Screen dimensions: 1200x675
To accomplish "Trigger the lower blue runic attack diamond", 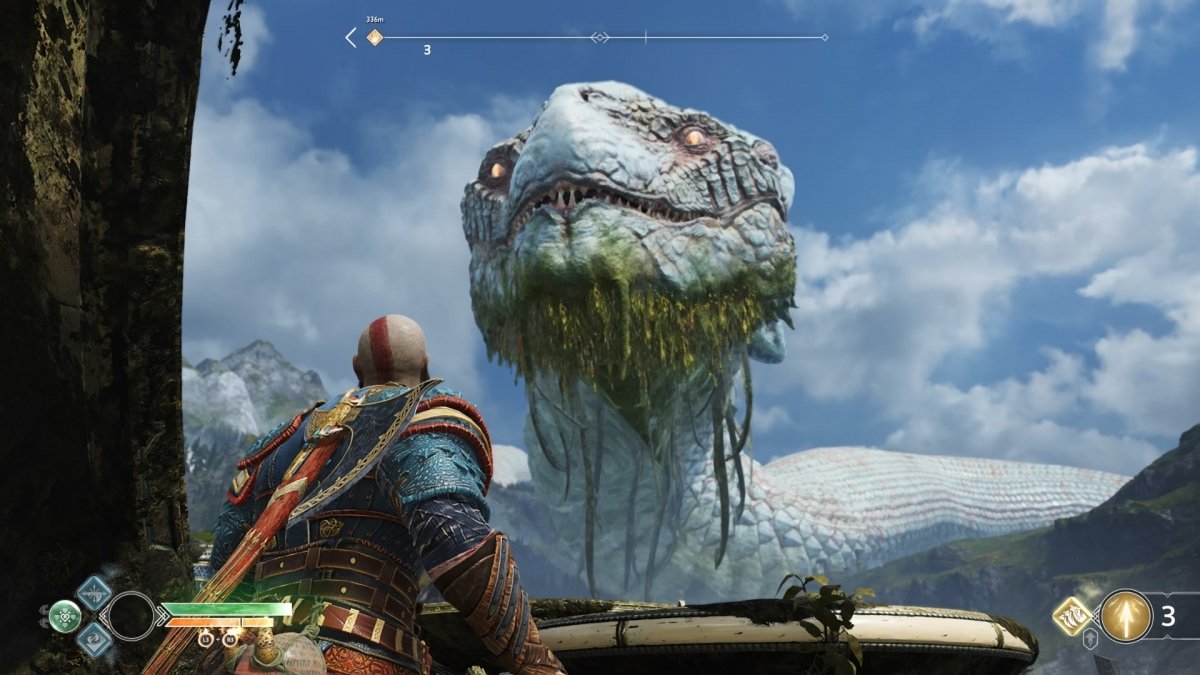I will click(94, 640).
